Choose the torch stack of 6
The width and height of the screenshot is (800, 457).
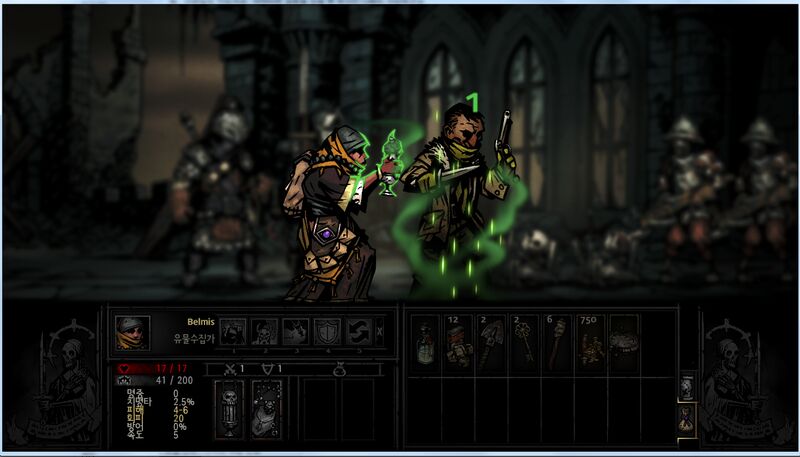[x=557, y=342]
